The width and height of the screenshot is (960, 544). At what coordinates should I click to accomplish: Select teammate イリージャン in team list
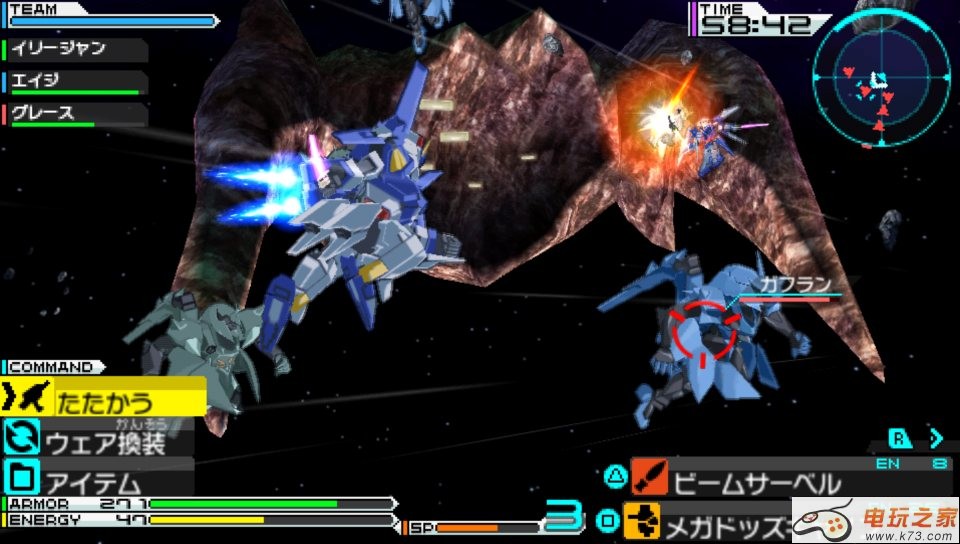(73, 49)
